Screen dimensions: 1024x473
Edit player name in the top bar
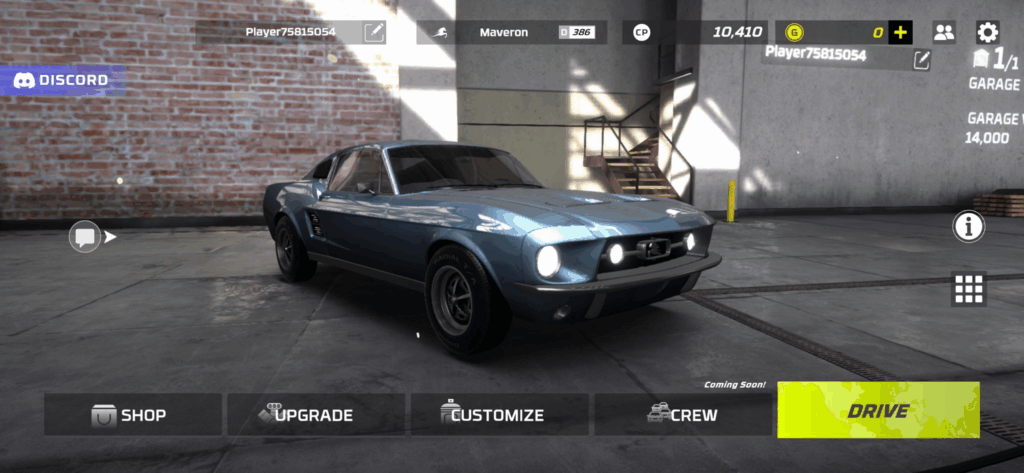374,32
